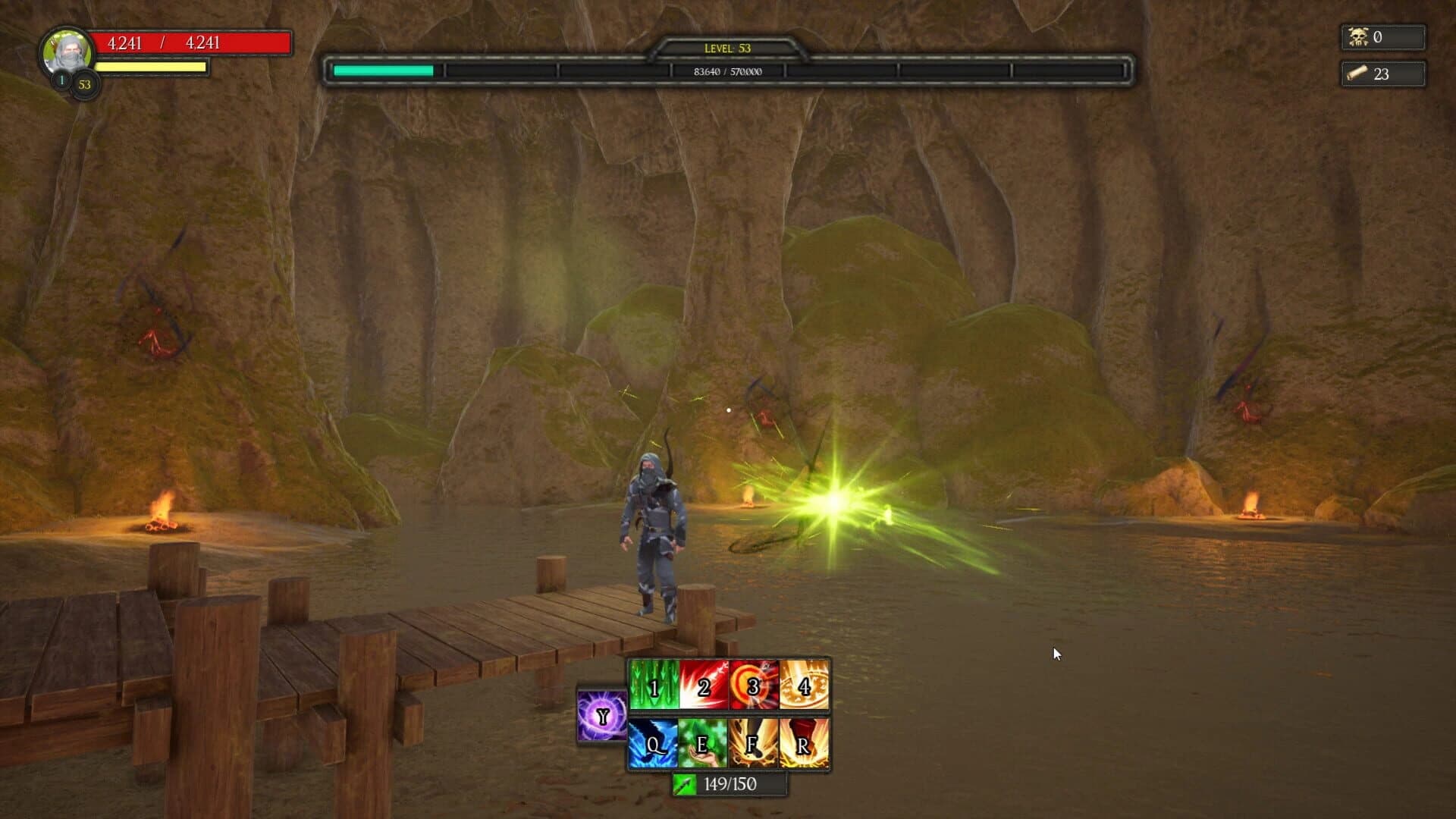Open the purple orb ability bound to Y
Viewport: 1456px width, 819px height.
[601, 717]
